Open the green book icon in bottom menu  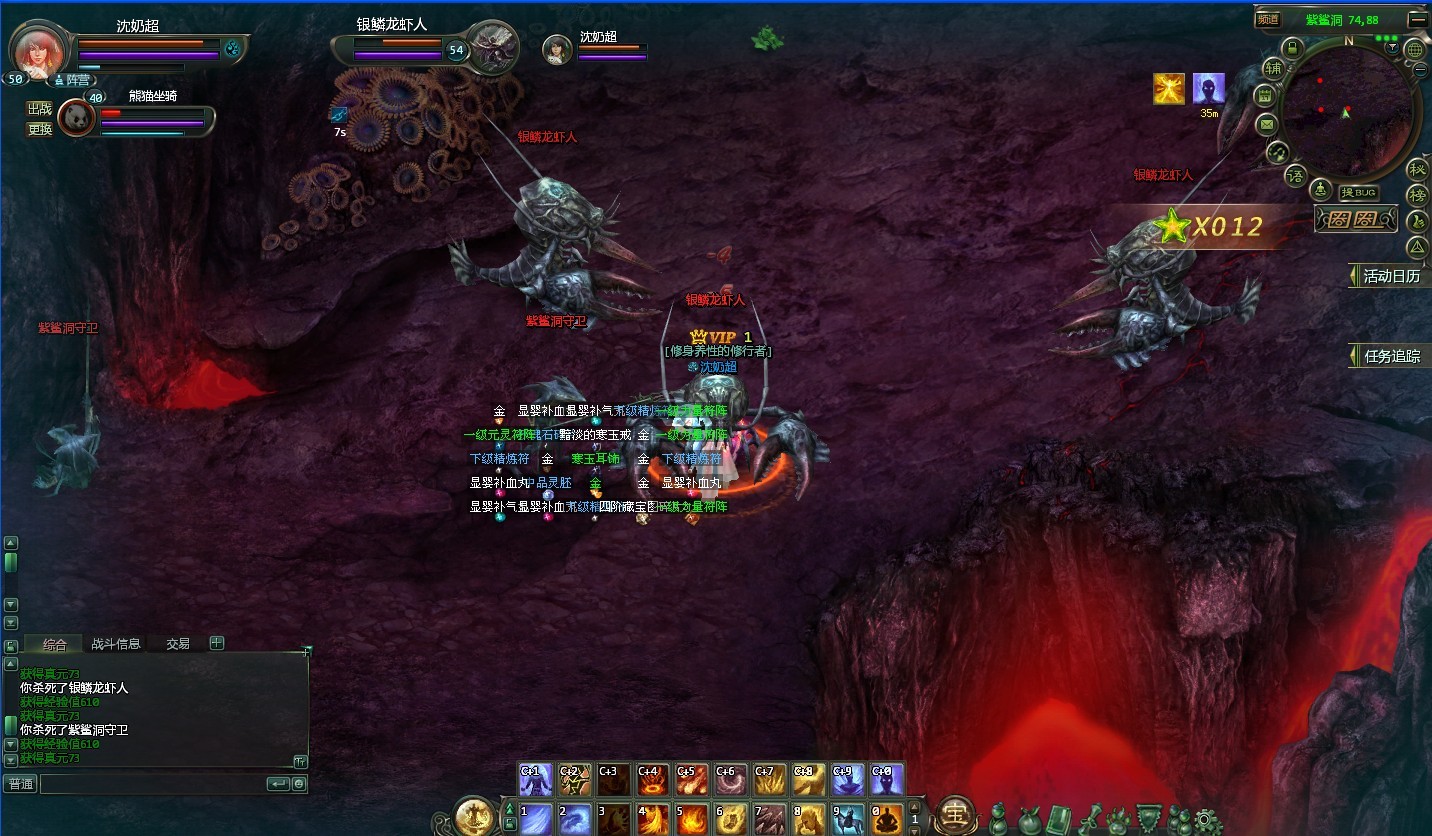[1059, 819]
